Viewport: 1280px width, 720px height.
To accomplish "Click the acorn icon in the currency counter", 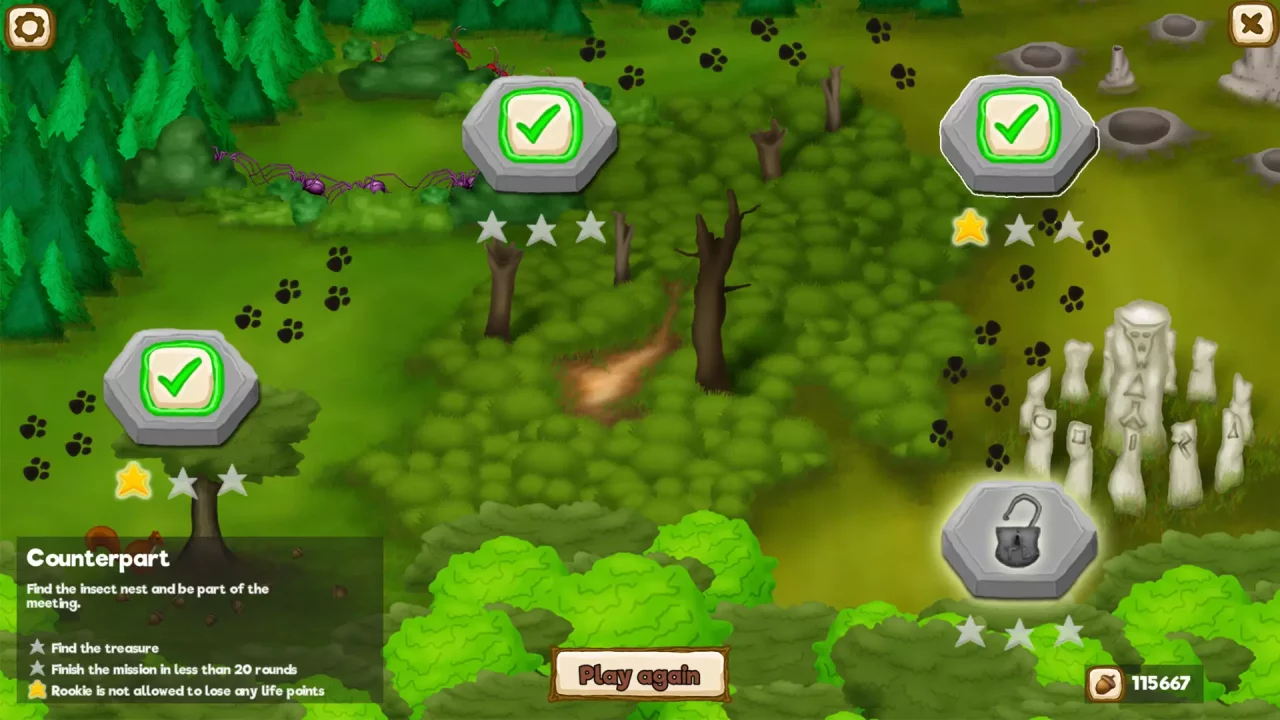I will click(1105, 684).
